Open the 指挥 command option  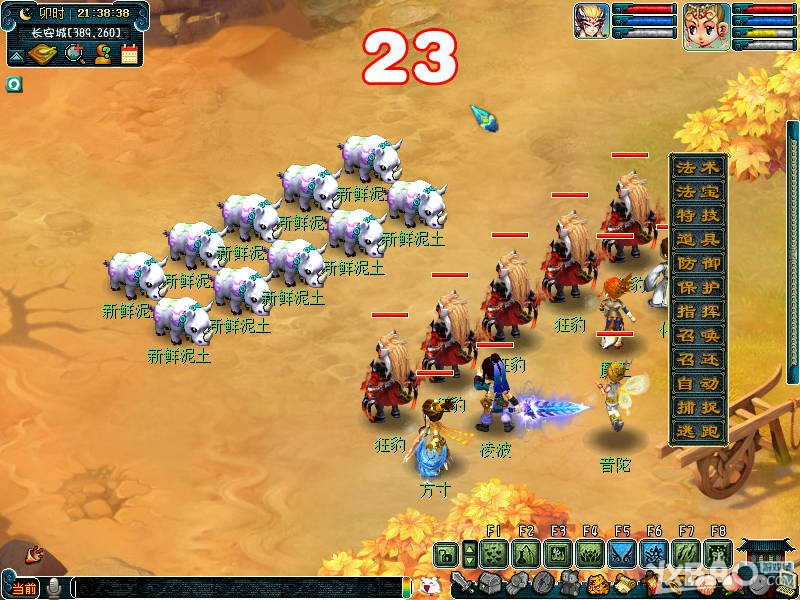click(x=697, y=311)
